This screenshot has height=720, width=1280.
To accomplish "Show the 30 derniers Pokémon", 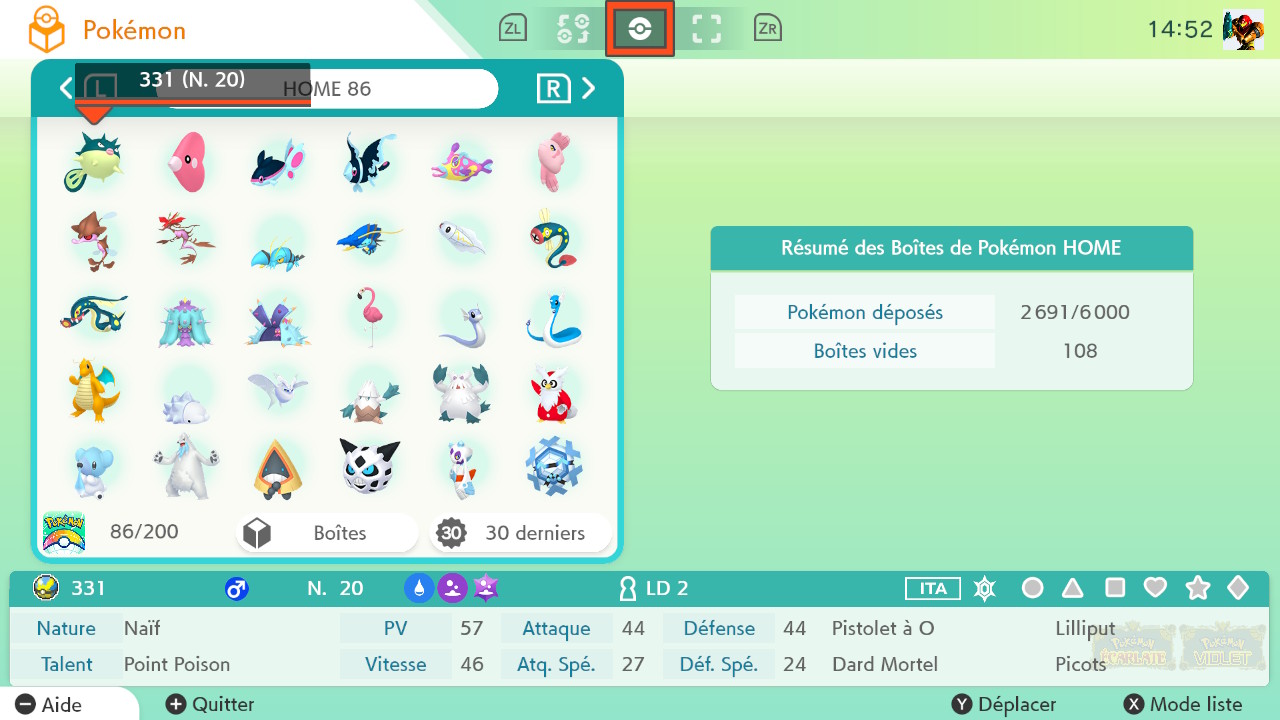I will [x=520, y=533].
